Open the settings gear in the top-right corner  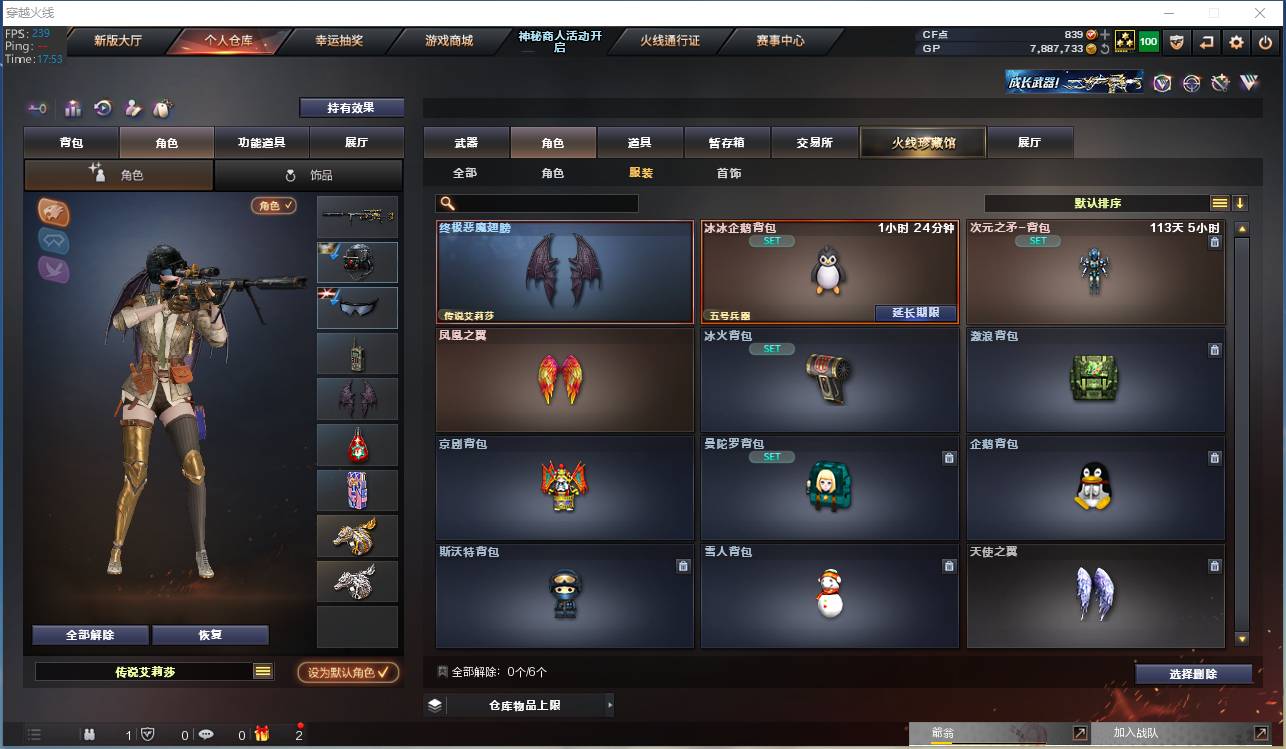1236,42
